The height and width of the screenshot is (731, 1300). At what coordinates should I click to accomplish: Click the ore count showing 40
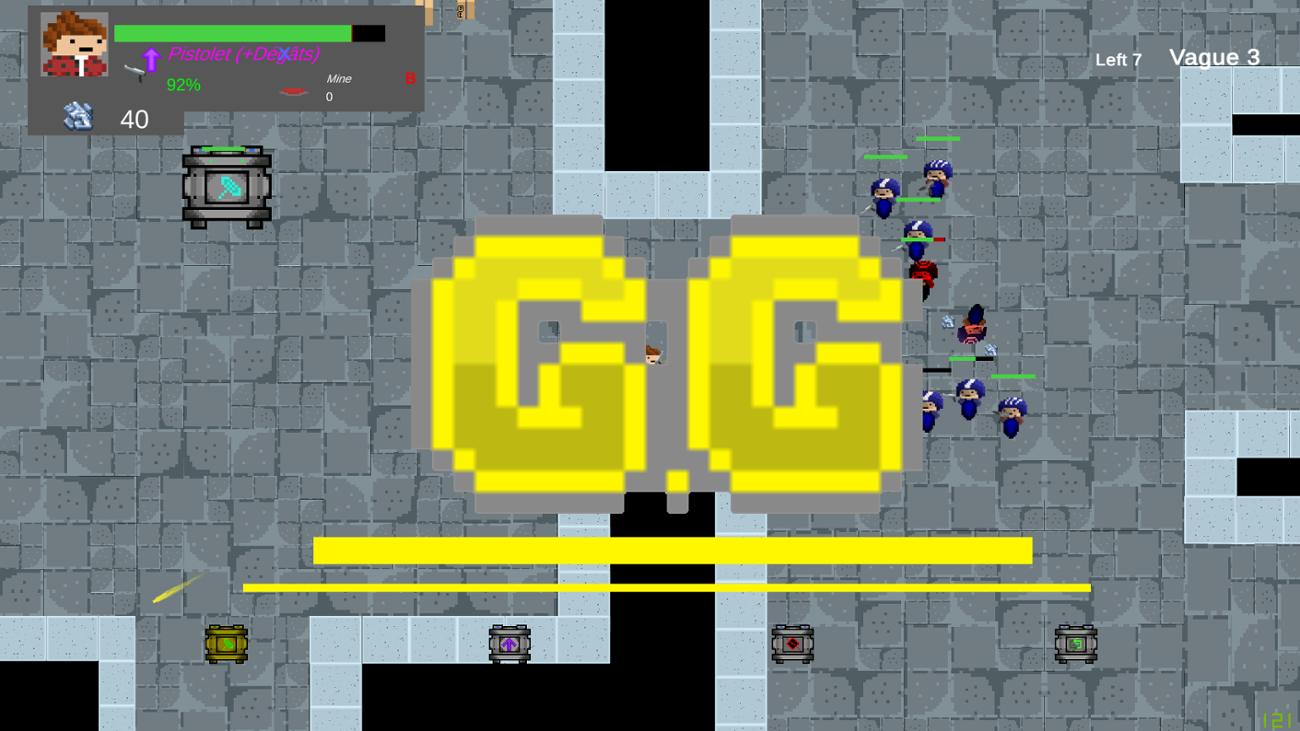[x=133, y=120]
